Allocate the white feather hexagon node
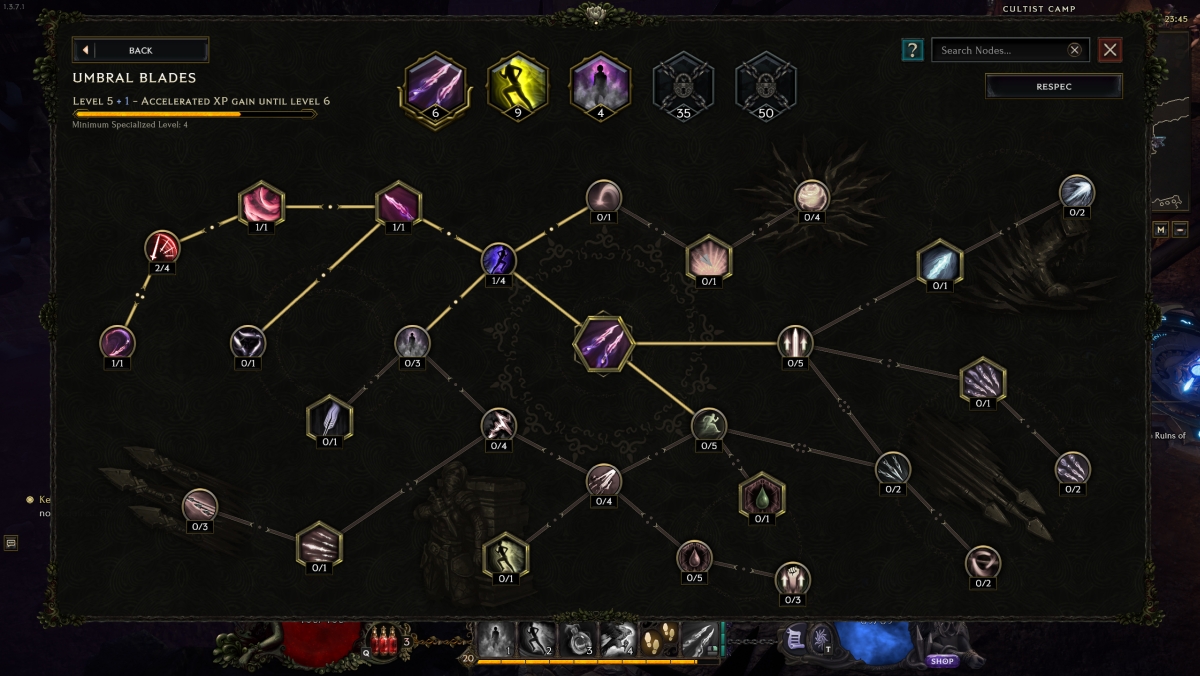The image size is (1200, 676). (x=330, y=420)
